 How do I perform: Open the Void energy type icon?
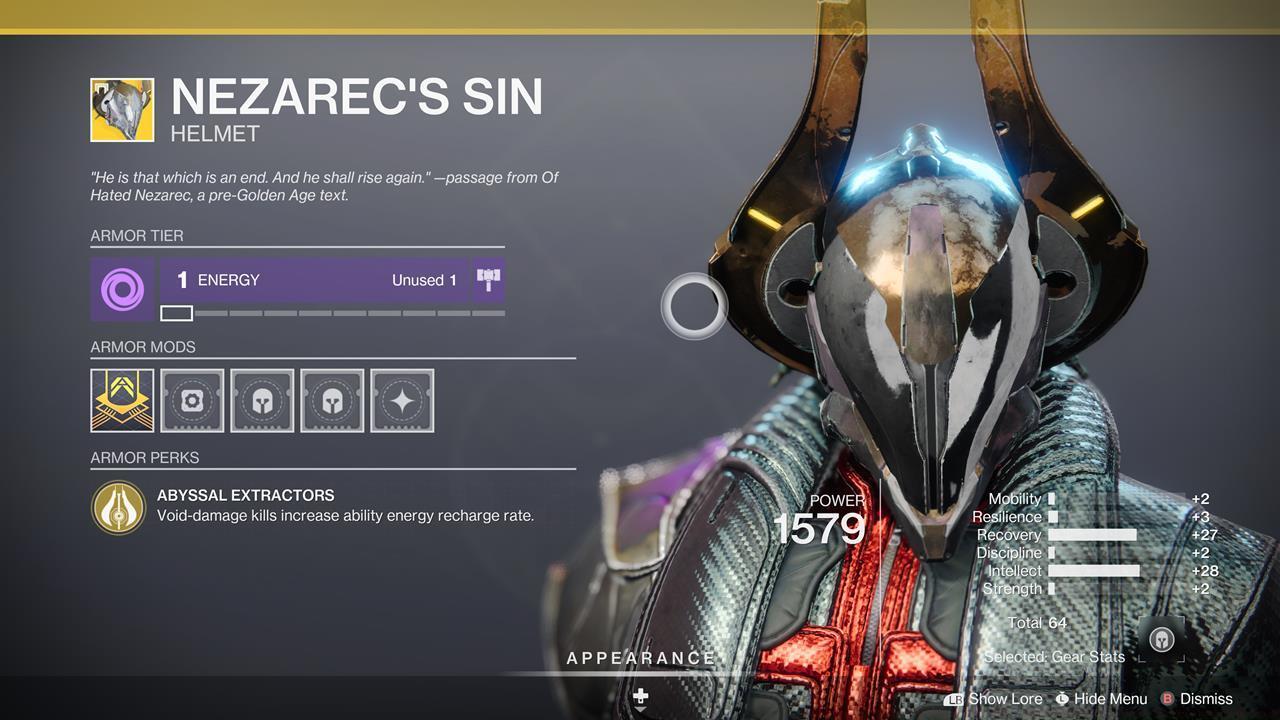pos(122,289)
